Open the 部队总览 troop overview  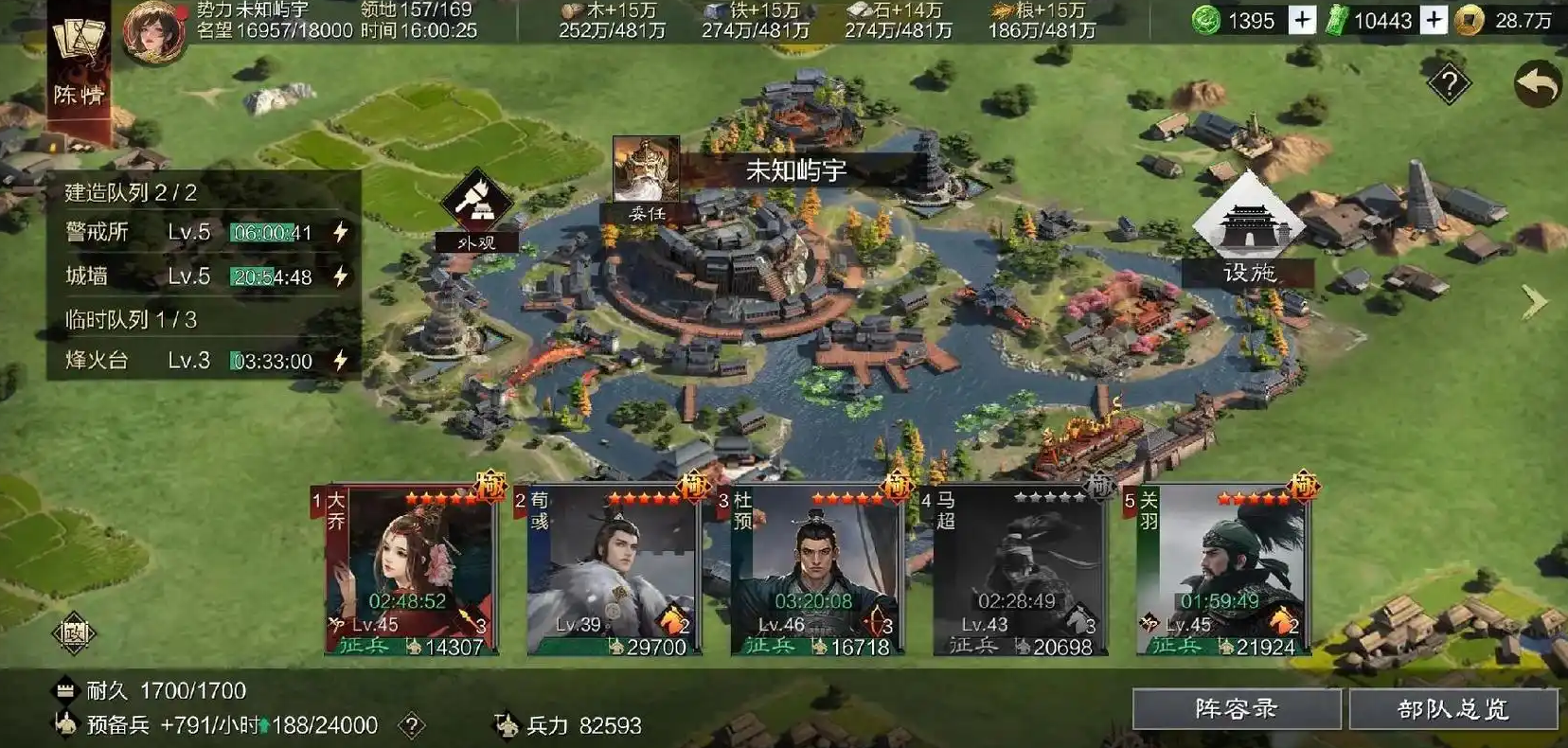point(1452,709)
